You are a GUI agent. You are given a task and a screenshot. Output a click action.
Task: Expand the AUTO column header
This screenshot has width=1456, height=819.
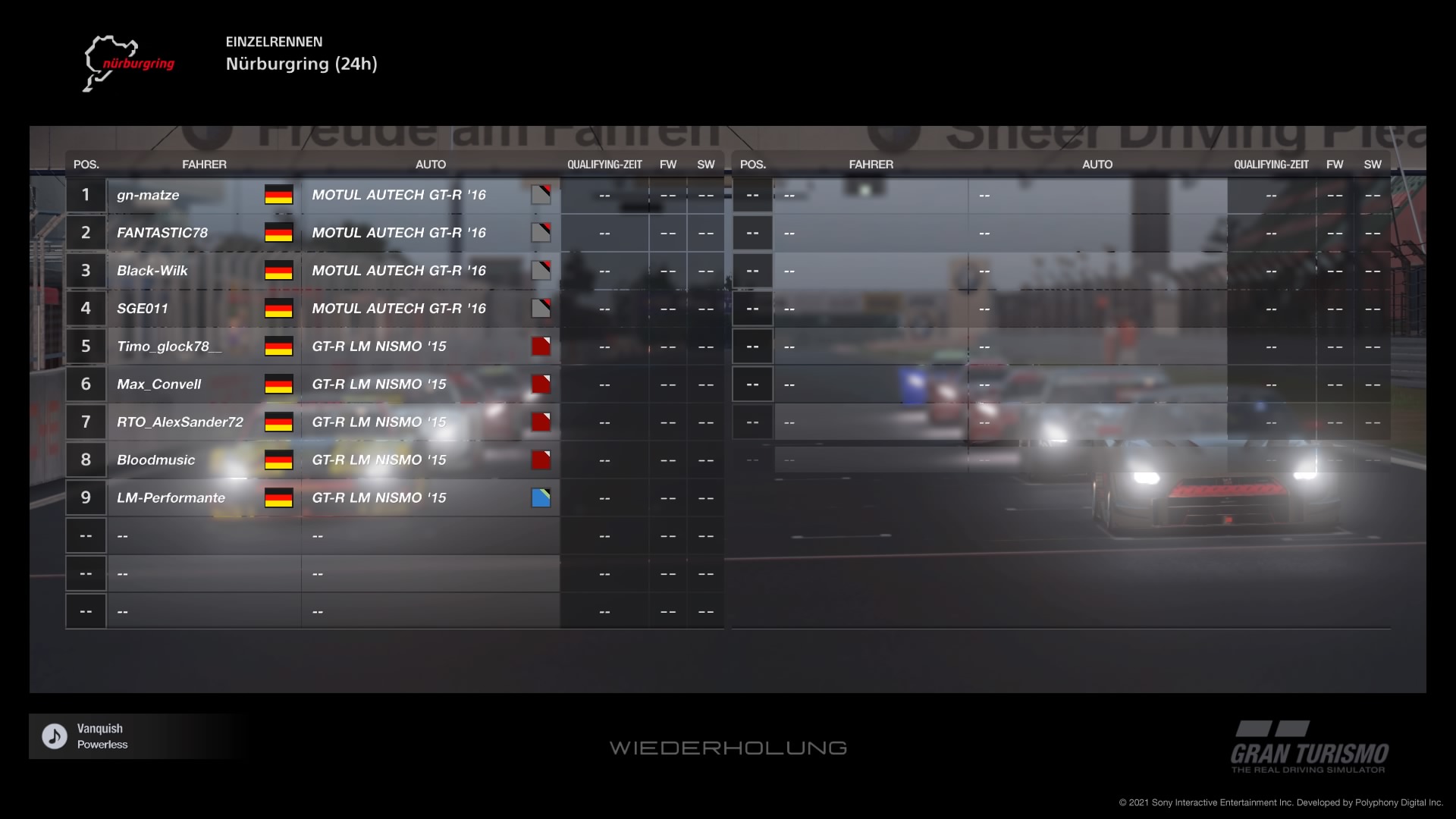(431, 164)
